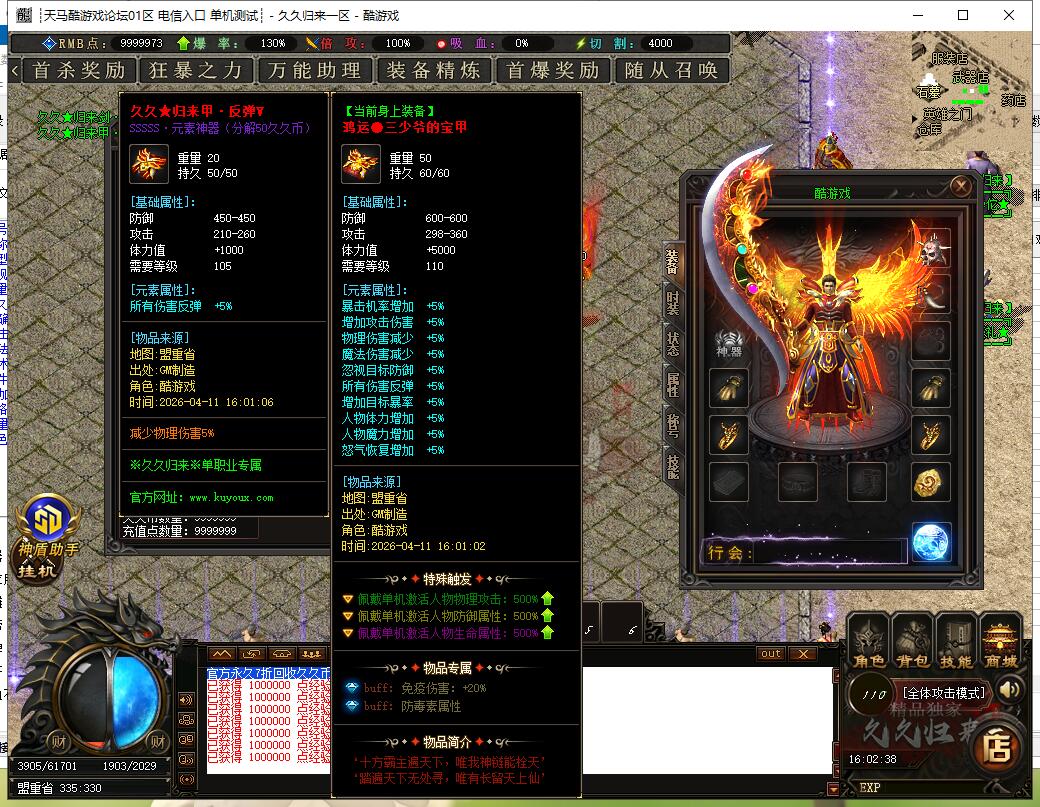Open the 狂暴之力 berserk power menu
The image size is (1040, 807).
tap(196, 70)
